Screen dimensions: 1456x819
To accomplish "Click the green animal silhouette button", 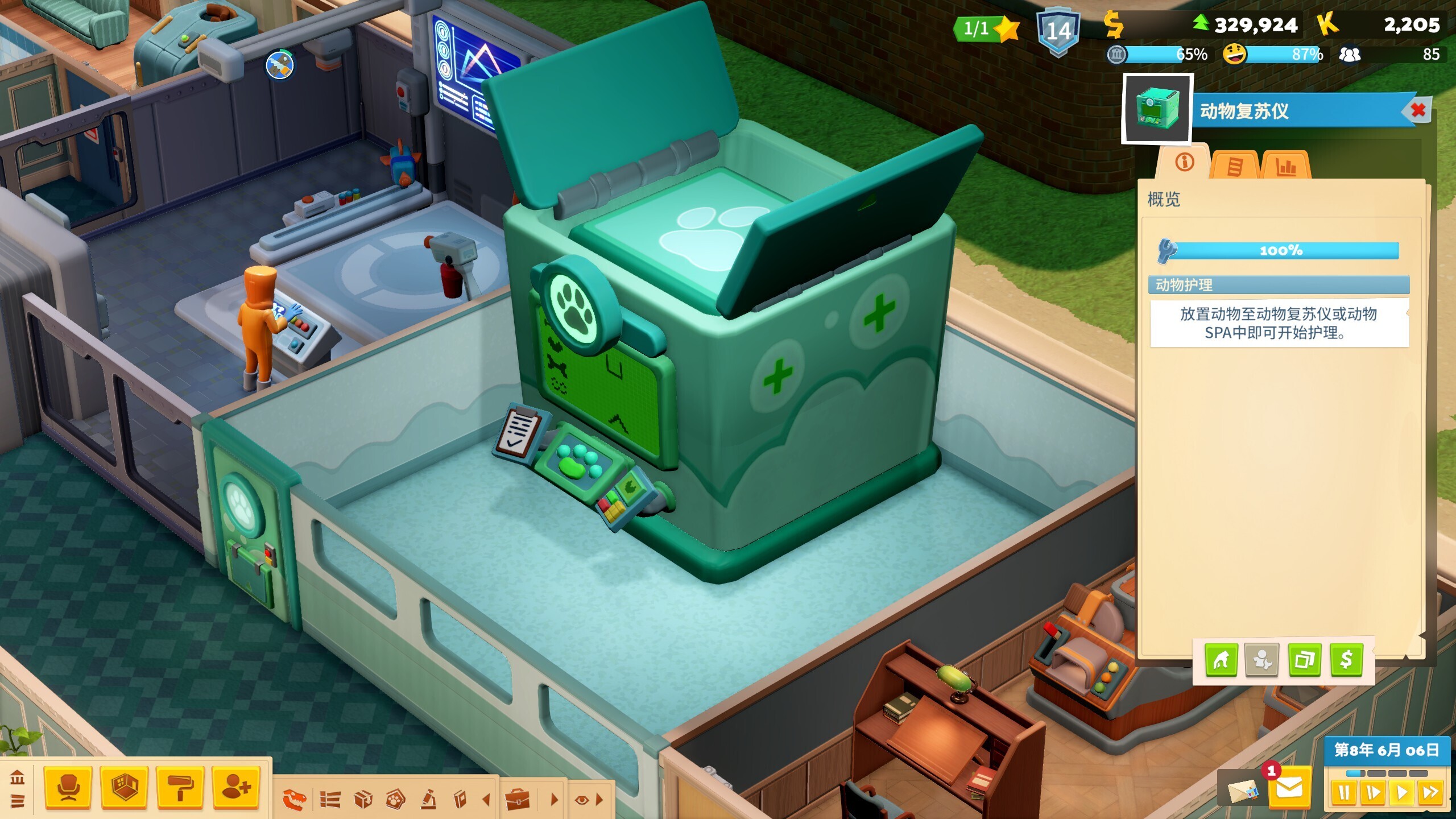I will point(1221,660).
